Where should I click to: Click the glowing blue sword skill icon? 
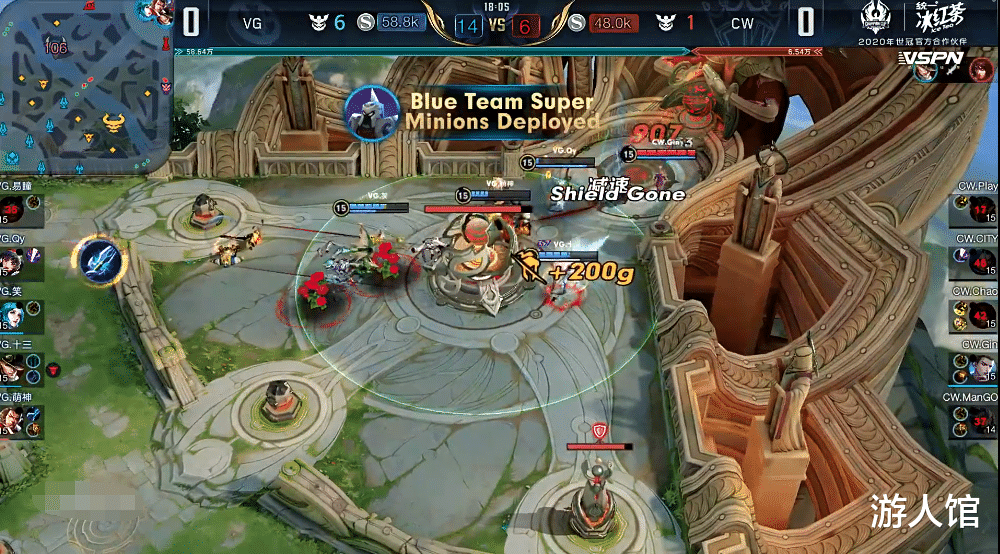[x=99, y=258]
